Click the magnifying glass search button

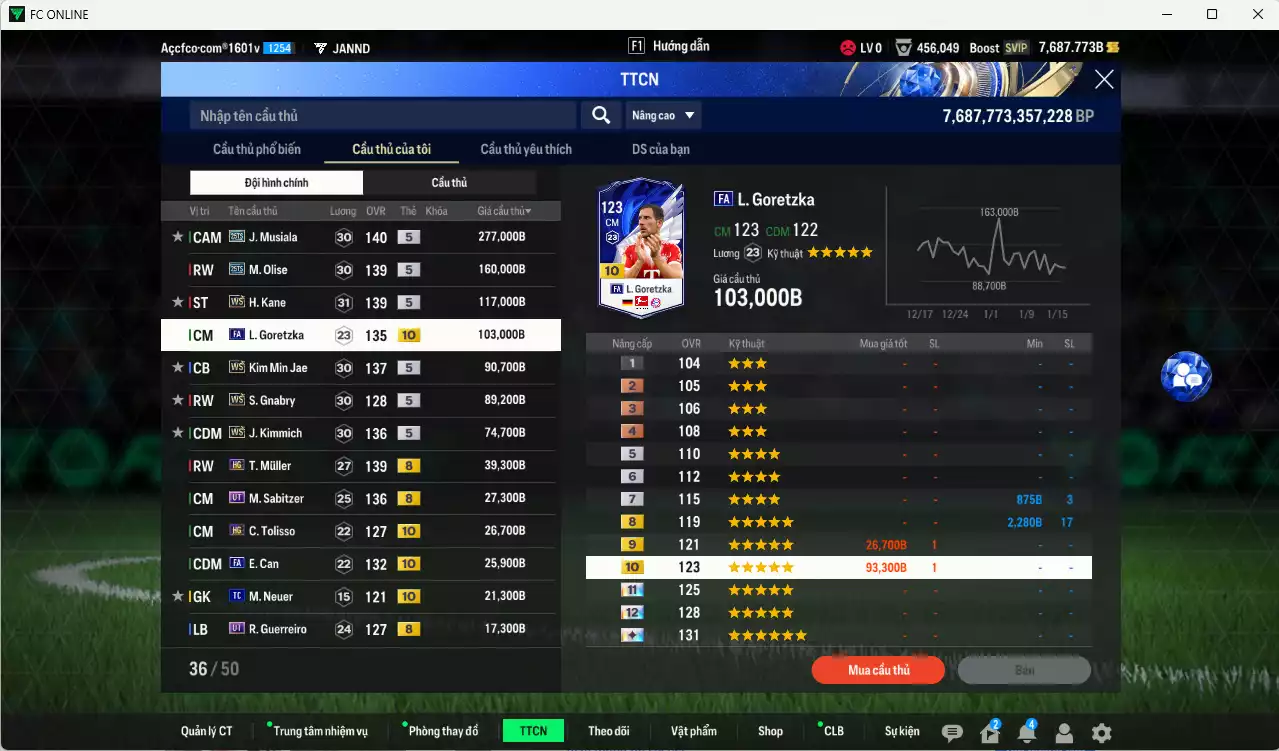click(600, 116)
